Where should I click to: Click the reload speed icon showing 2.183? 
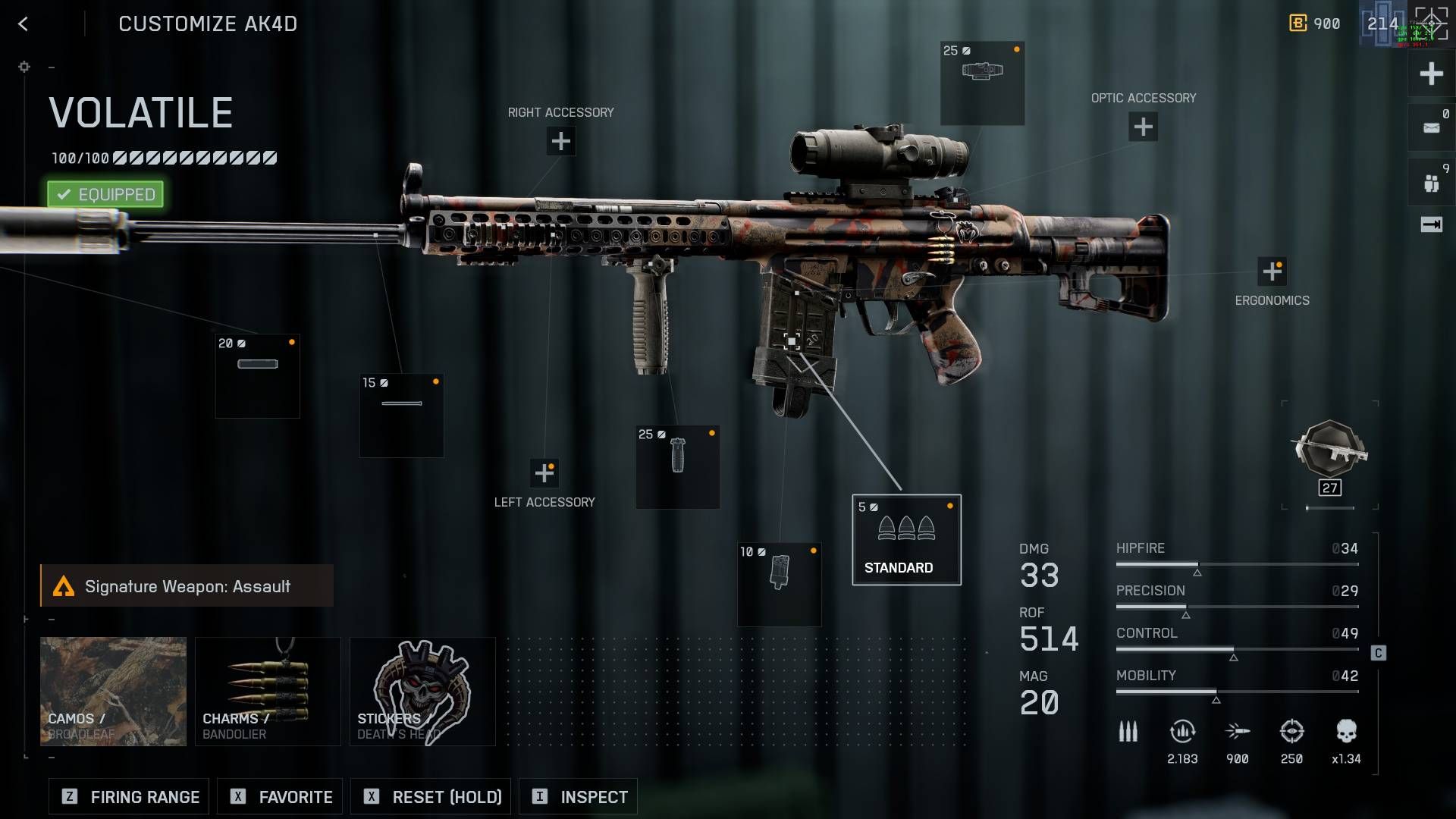(x=1181, y=732)
